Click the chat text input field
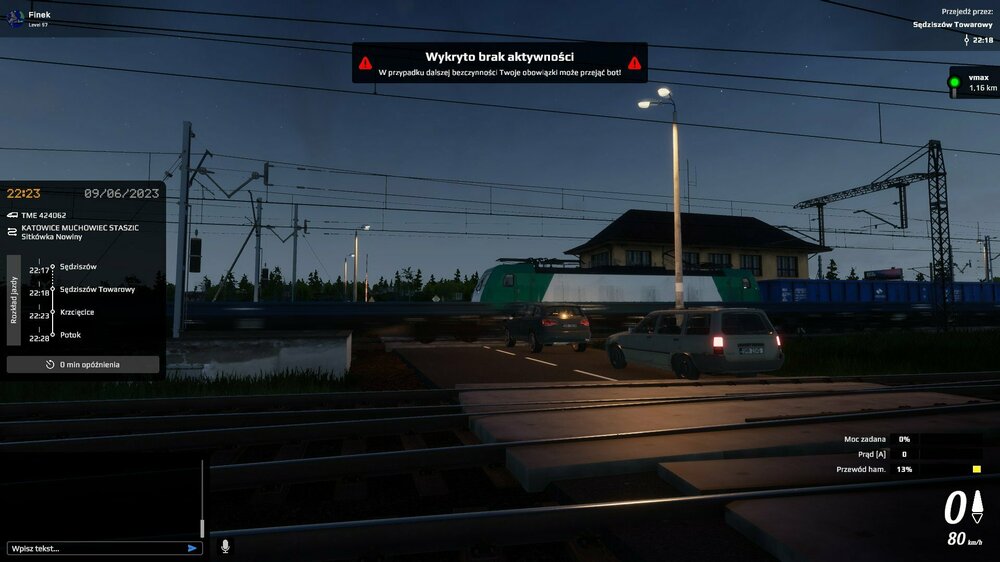 click(x=95, y=548)
